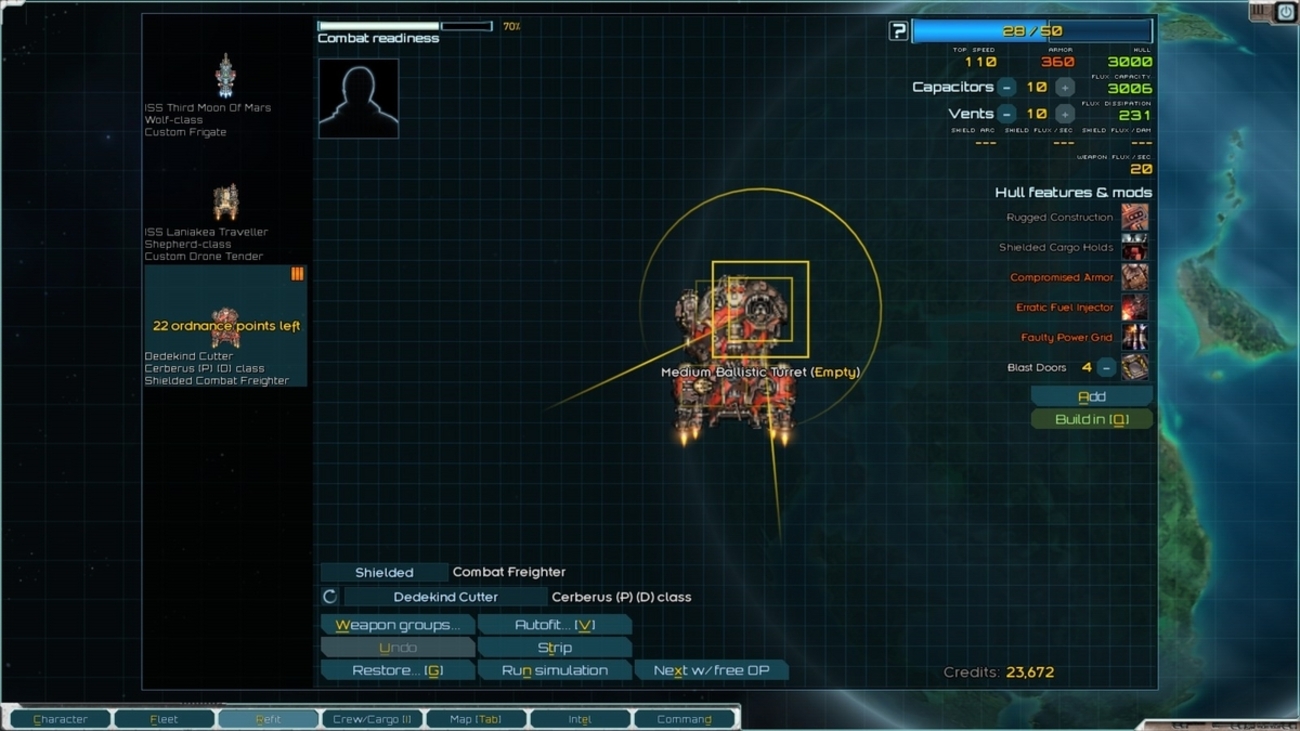Click the Build in hull mod button

click(1091, 420)
